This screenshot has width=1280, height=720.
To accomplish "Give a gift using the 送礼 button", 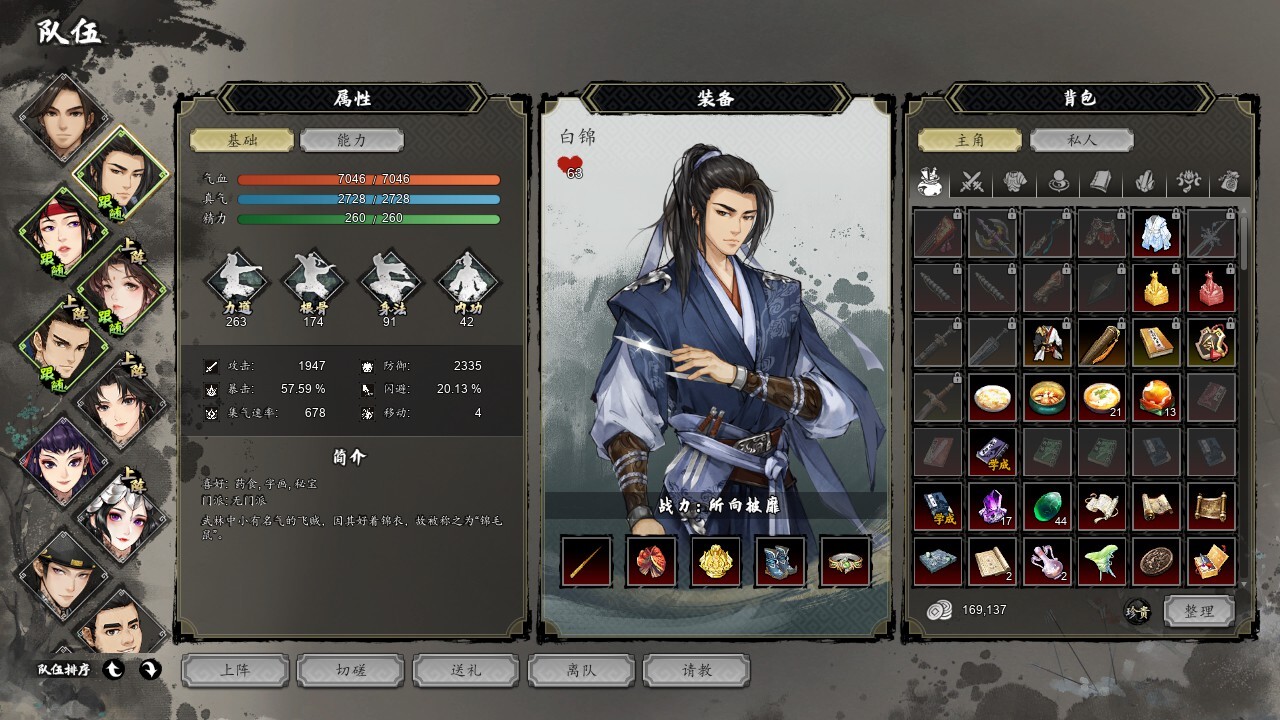I will [x=466, y=670].
